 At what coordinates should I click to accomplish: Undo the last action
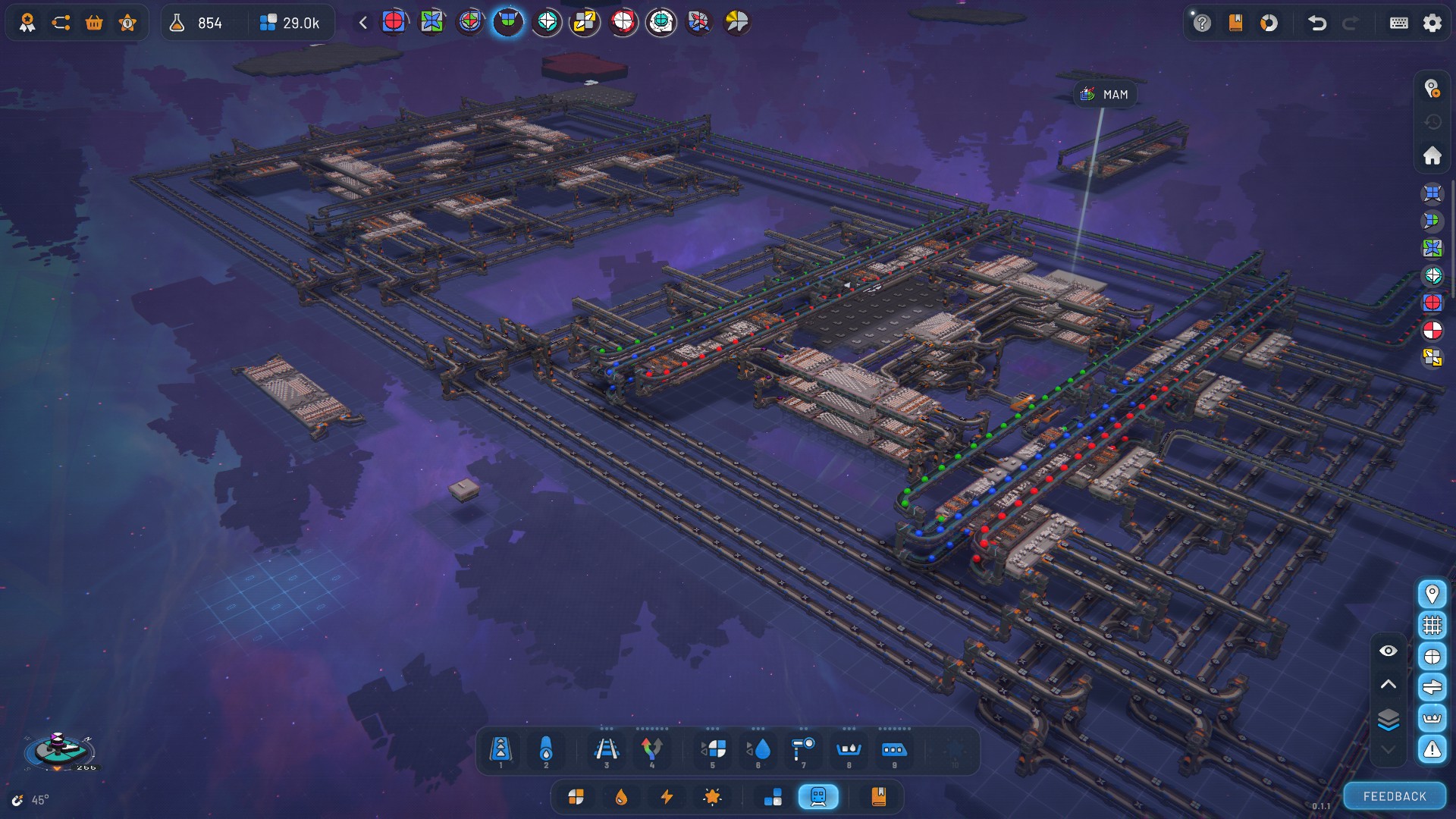pos(1316,23)
